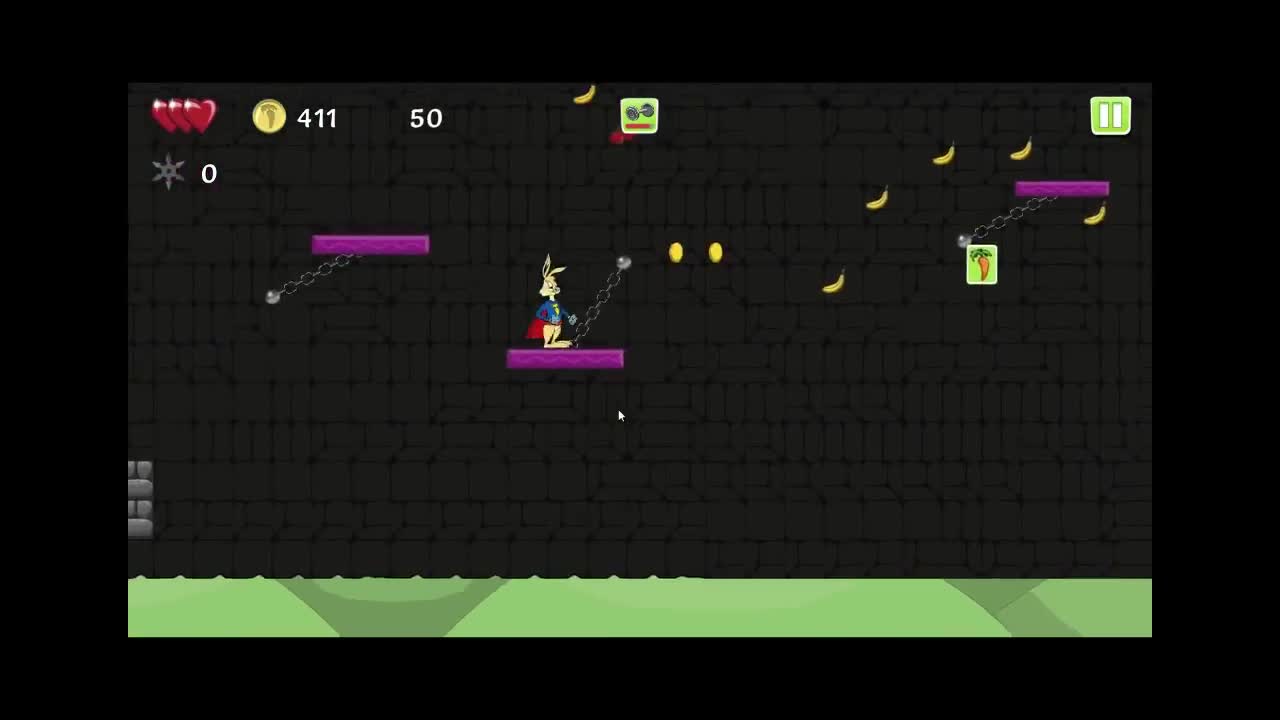Click the purple platform under the rabbit
The image size is (1280, 720).
click(x=565, y=358)
